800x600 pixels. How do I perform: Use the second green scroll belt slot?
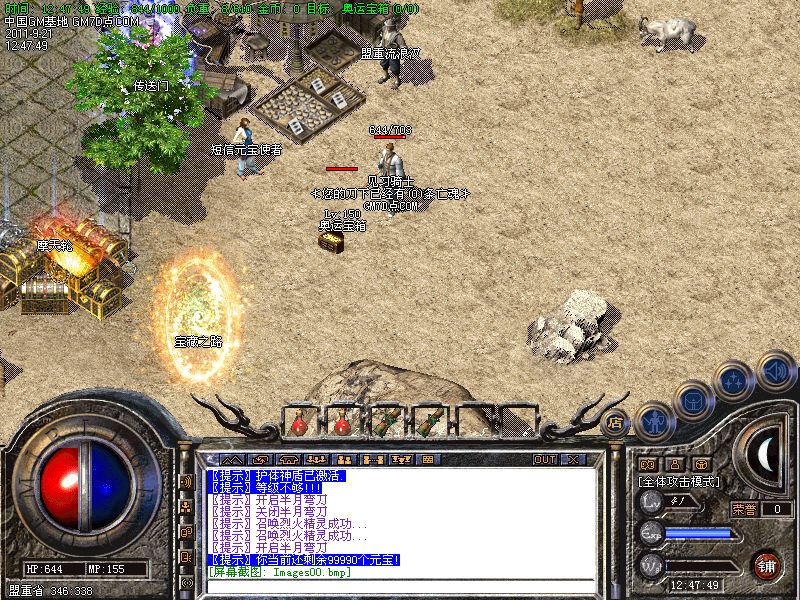(x=428, y=421)
